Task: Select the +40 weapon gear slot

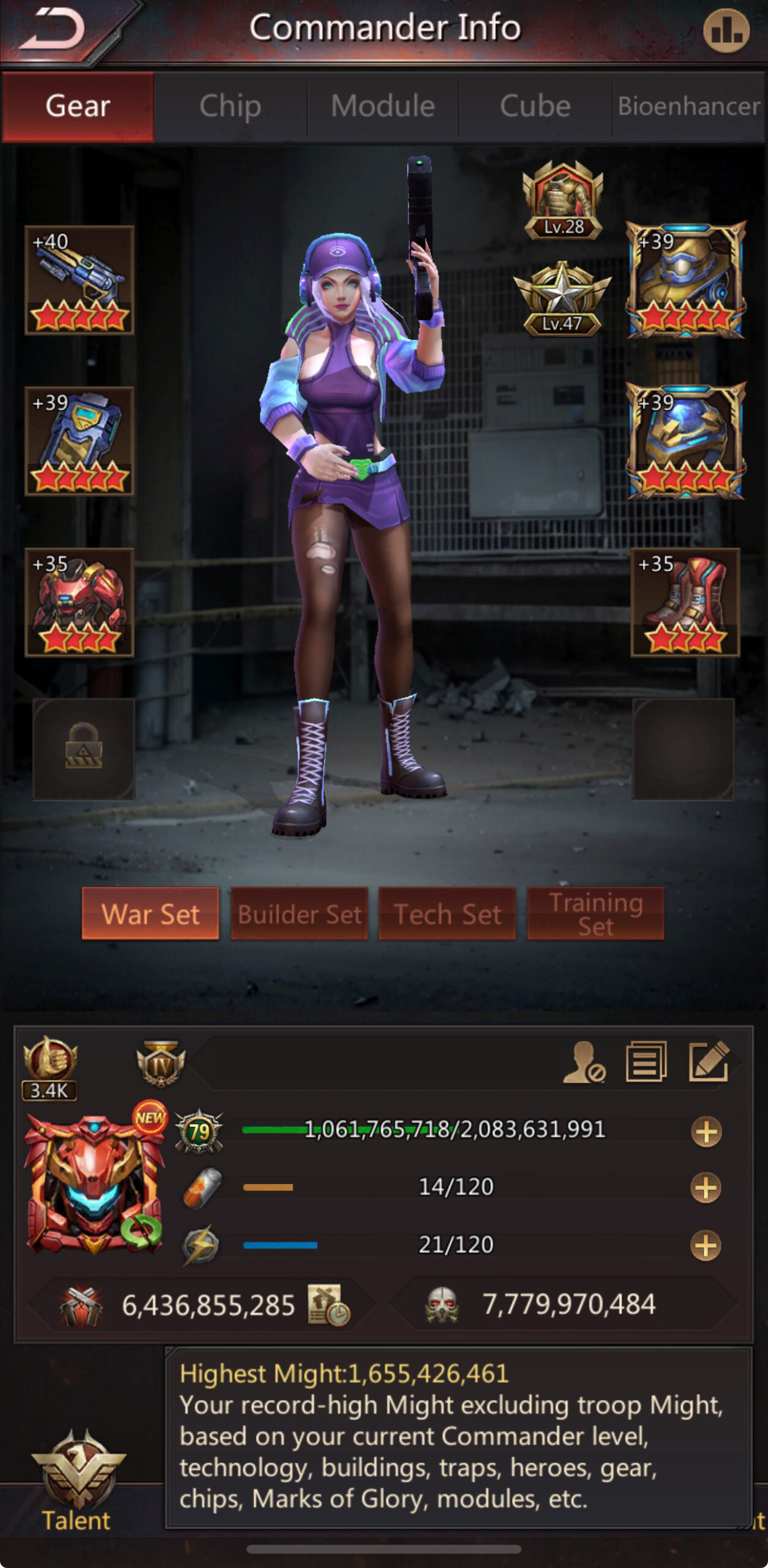Action: click(x=80, y=280)
